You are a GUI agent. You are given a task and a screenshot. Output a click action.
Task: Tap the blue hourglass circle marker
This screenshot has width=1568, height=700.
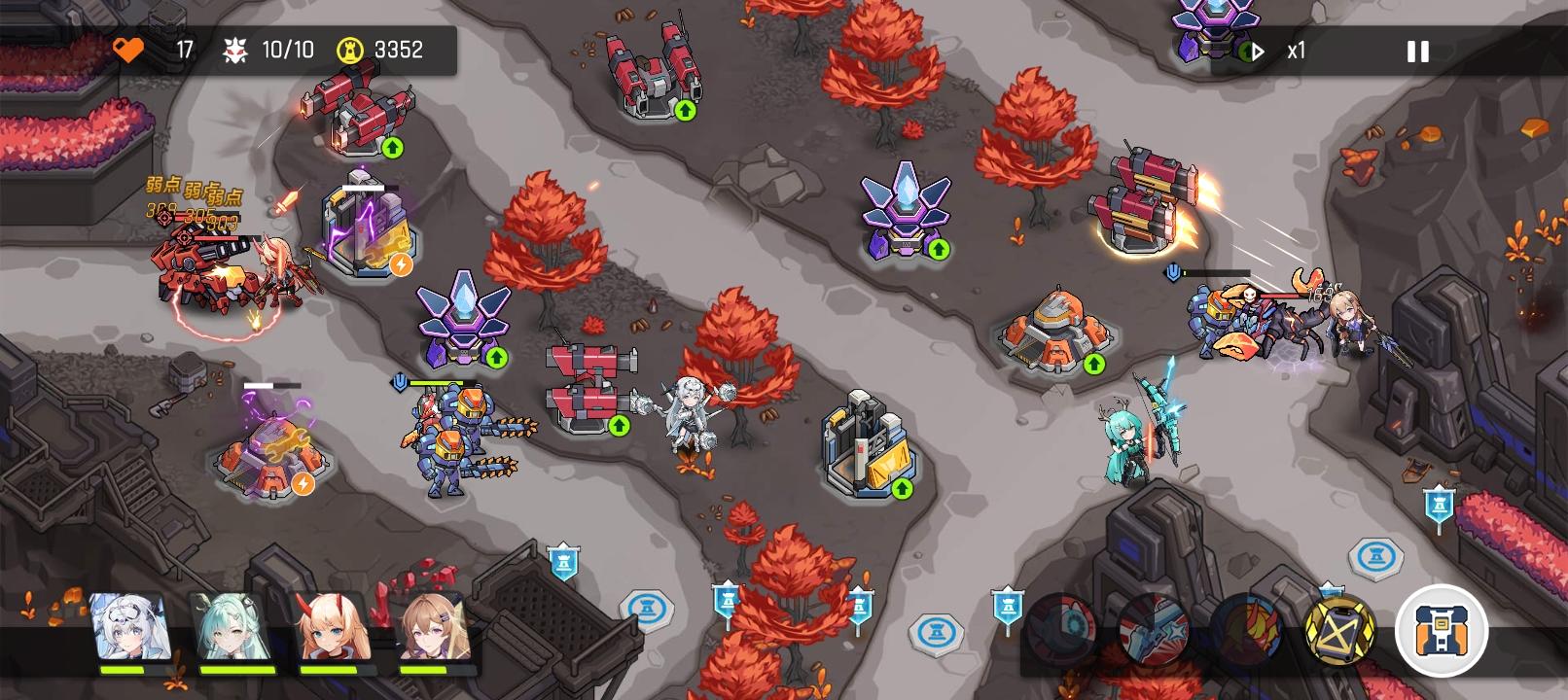click(647, 608)
